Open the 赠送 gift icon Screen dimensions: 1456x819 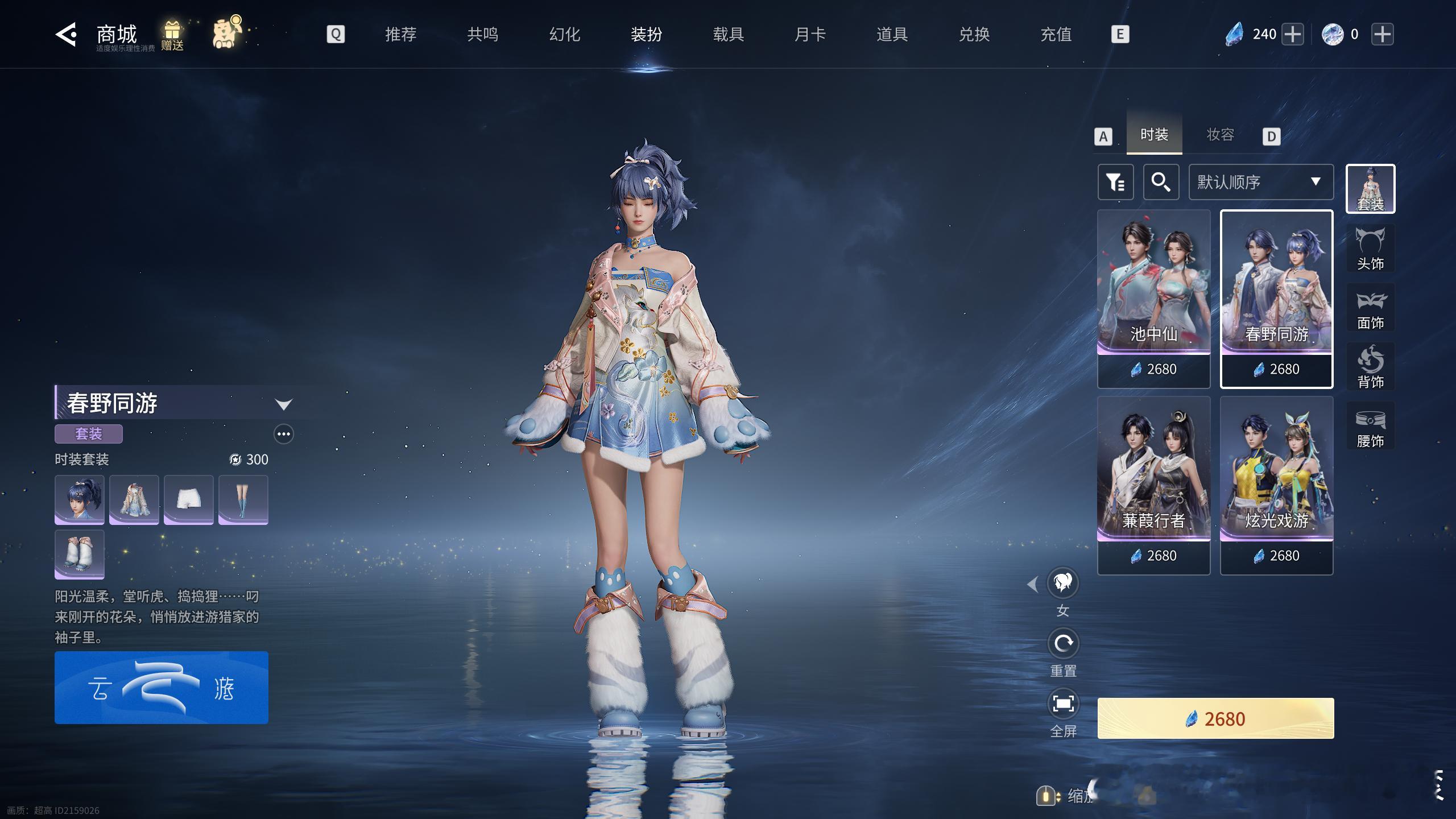[x=172, y=35]
